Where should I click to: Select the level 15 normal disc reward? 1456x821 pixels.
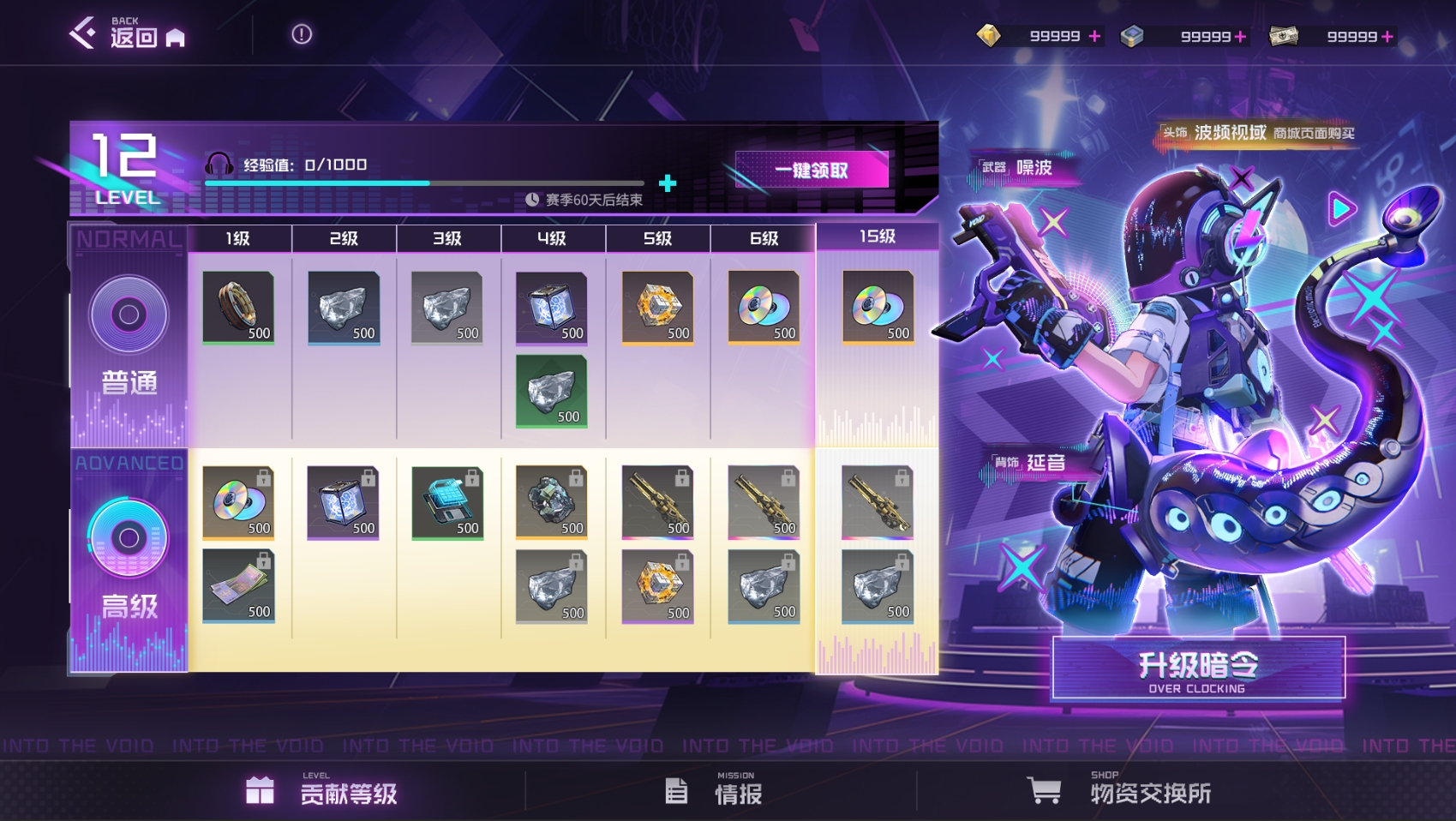(x=878, y=308)
